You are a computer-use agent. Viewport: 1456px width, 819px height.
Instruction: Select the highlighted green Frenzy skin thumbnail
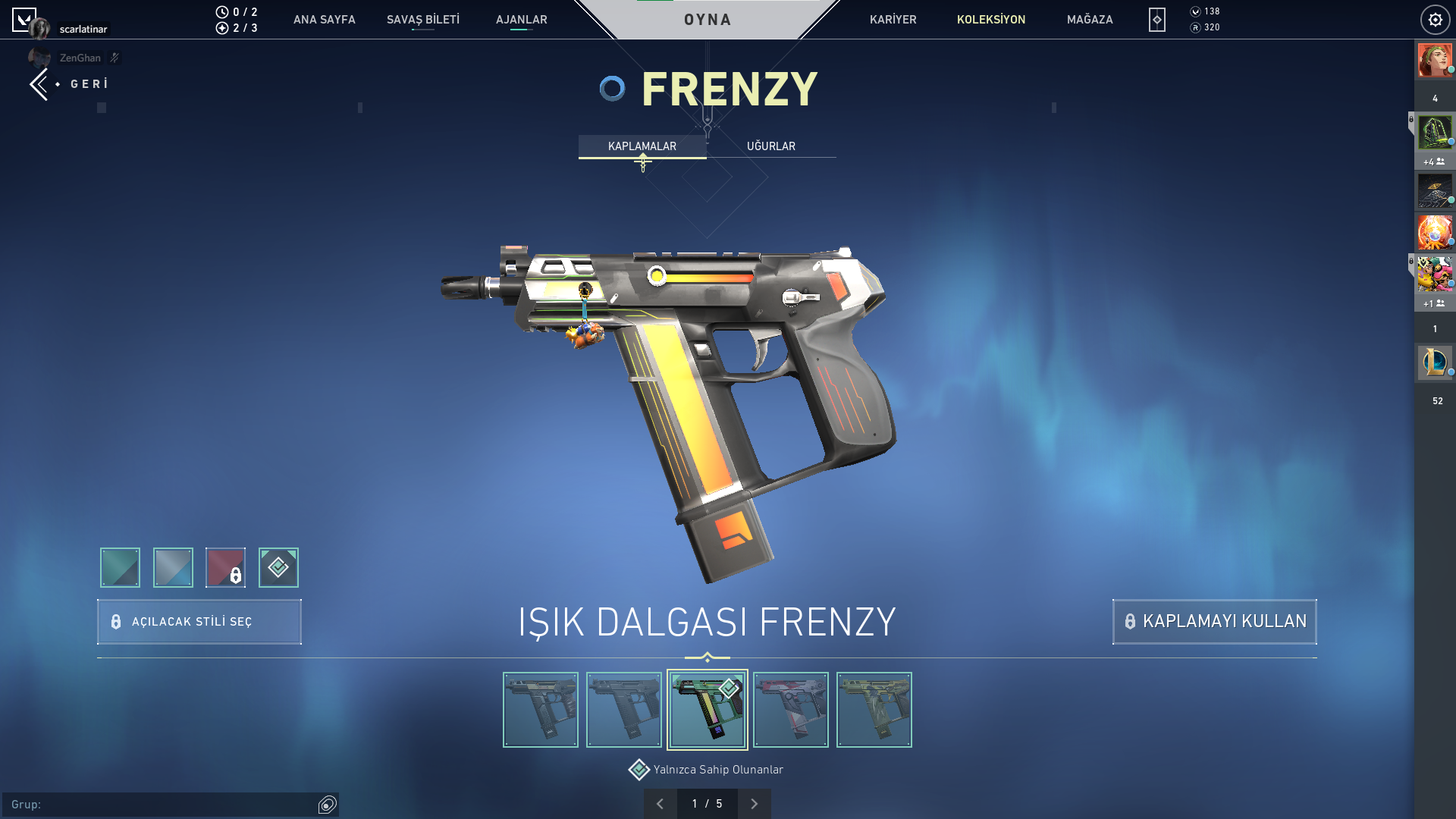[x=707, y=710]
